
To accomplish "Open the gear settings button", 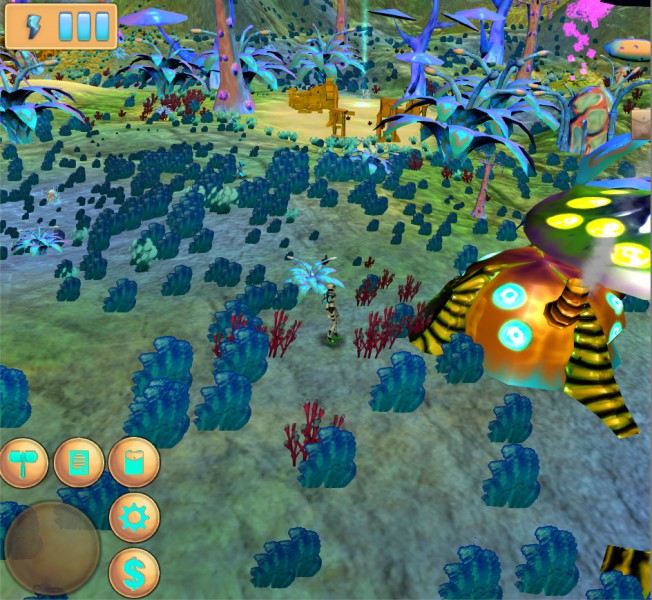I will 134,517.
